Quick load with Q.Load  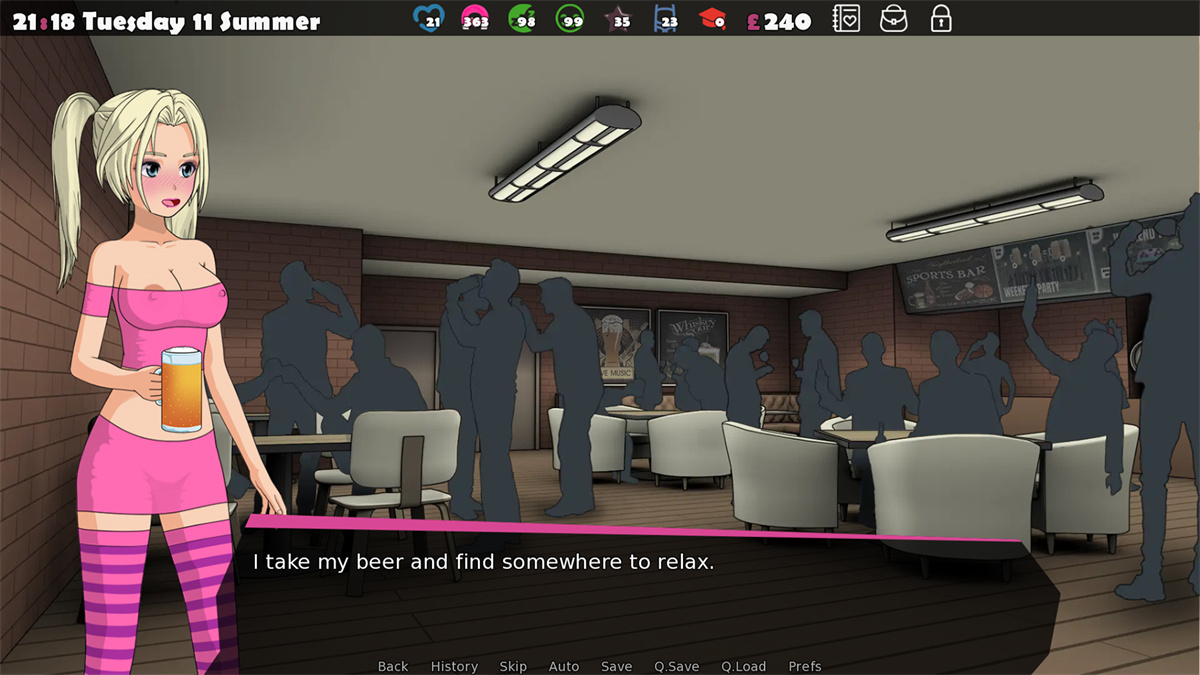click(x=743, y=666)
